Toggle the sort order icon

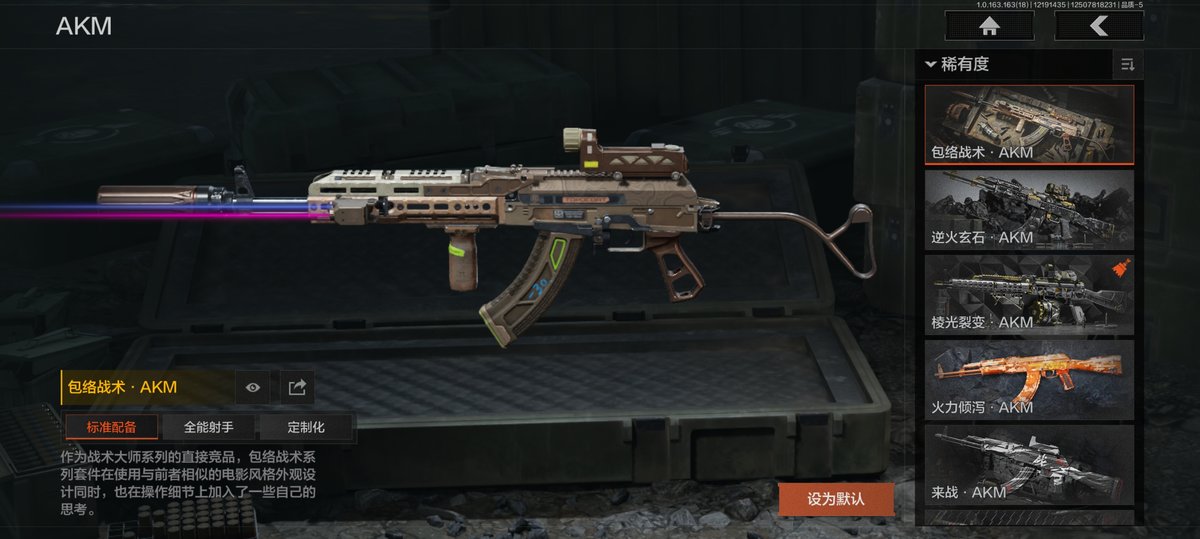point(1128,65)
